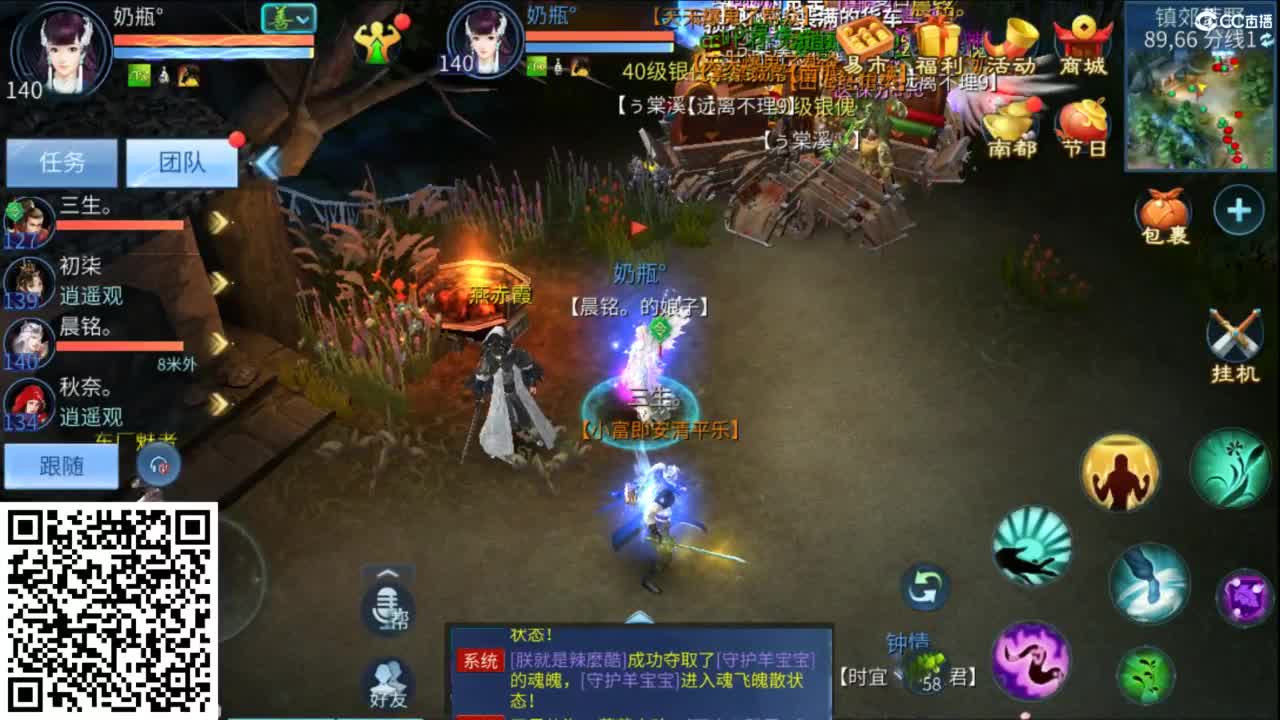Viewport: 1280px width, 720px height.
Task: Switch to the 任务 tab
Action: coord(64,162)
